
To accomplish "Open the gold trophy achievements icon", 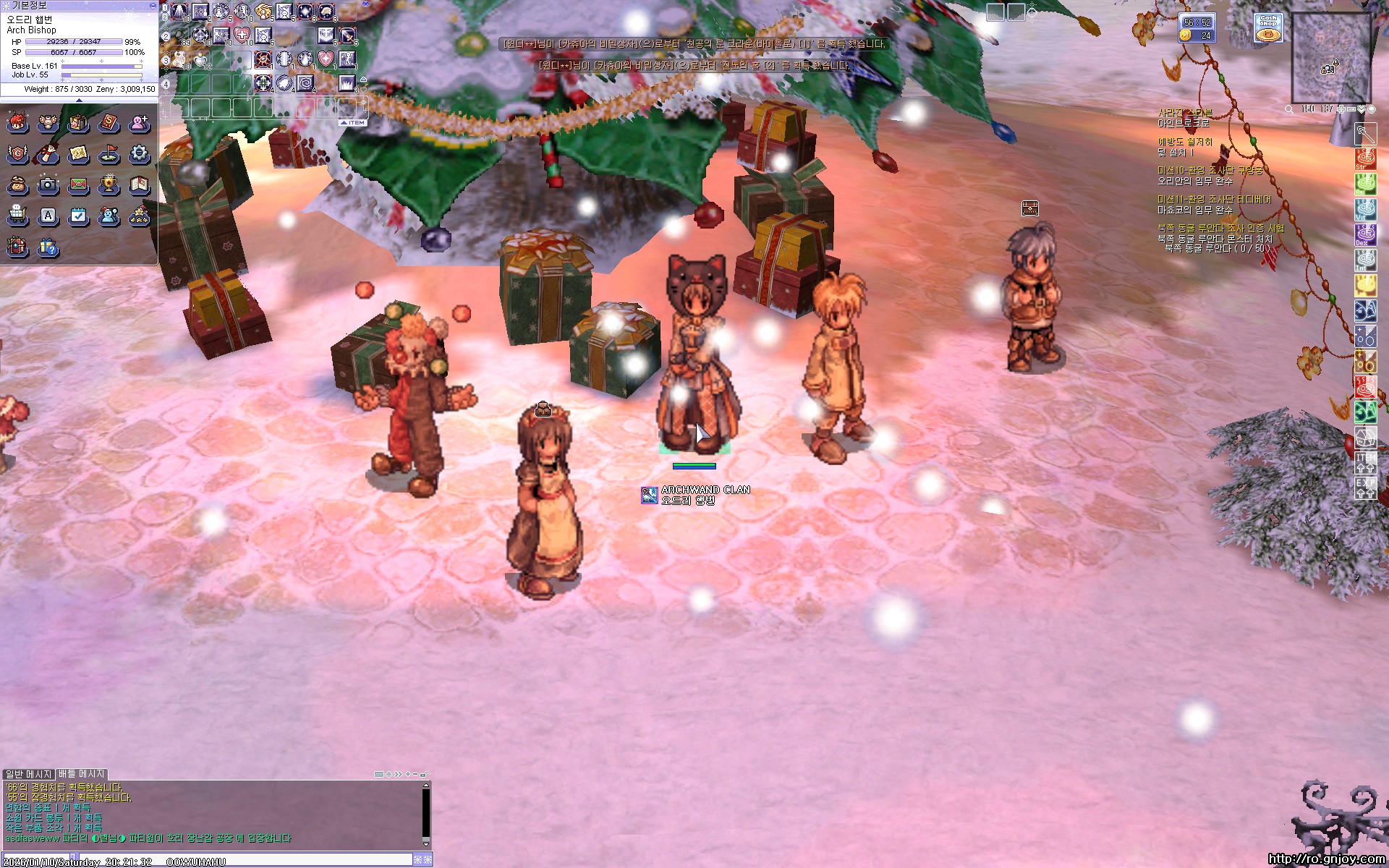I will [109, 185].
